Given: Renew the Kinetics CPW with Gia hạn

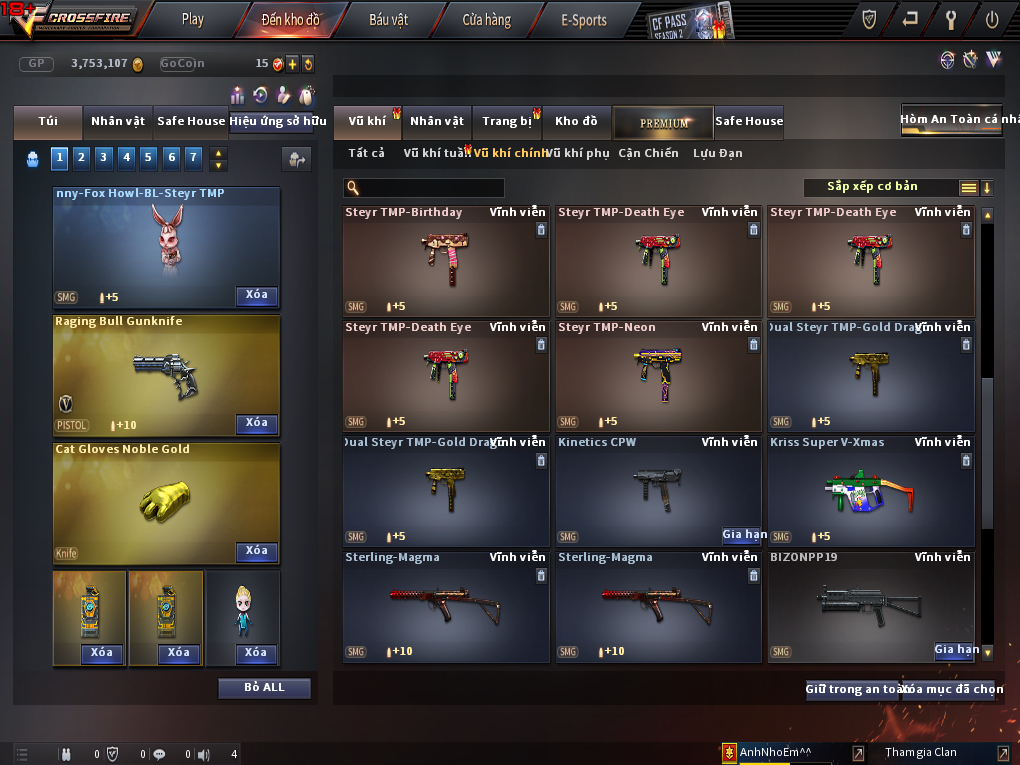Looking at the screenshot, I should (x=744, y=535).
